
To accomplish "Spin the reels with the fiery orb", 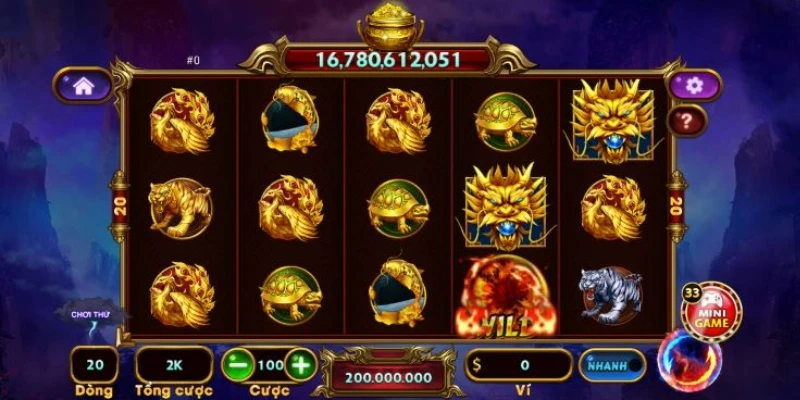I will tap(687, 361).
